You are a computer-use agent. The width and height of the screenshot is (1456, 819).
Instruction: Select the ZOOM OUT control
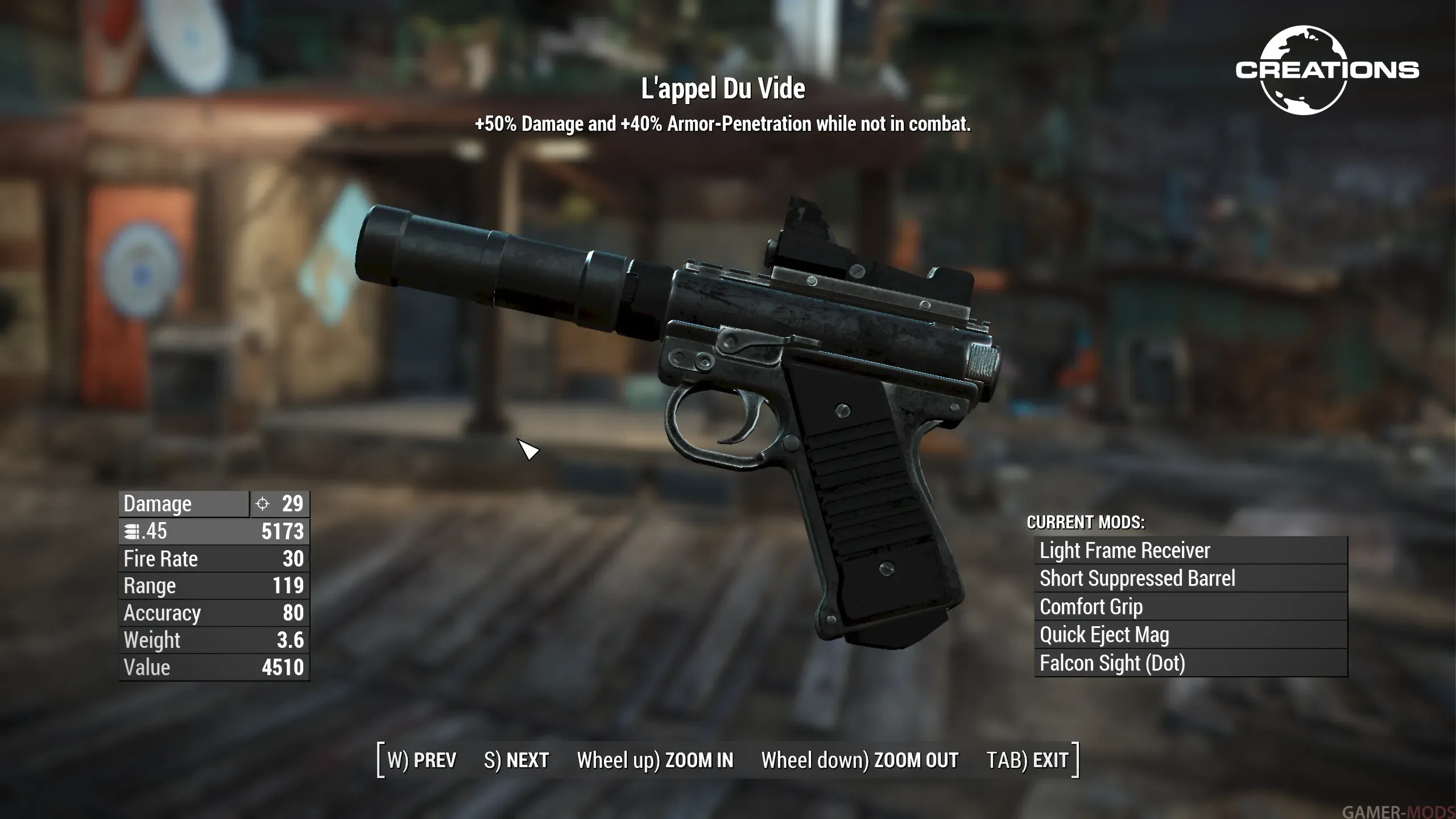click(859, 760)
